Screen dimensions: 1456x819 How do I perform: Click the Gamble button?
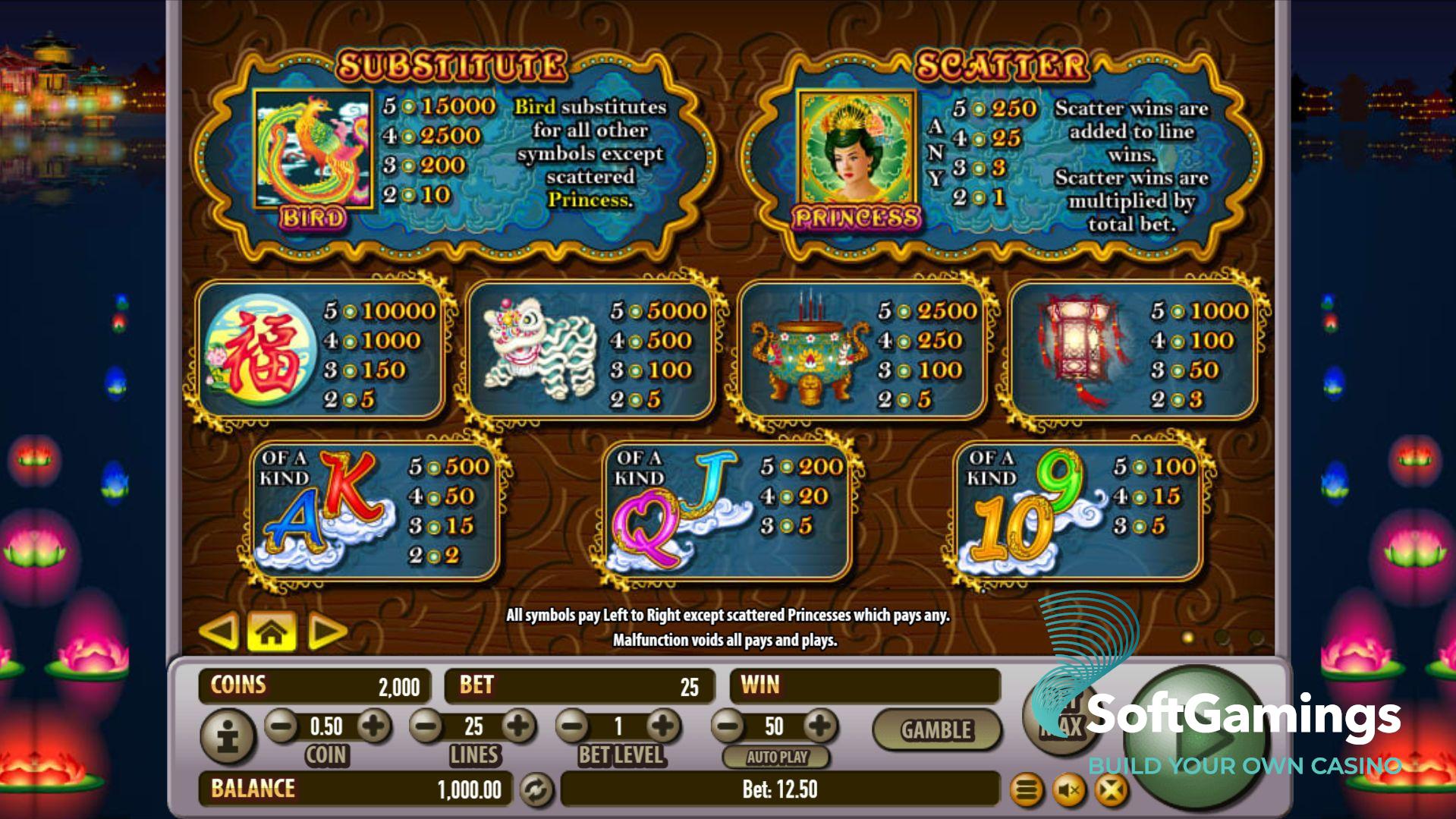pyautogui.click(x=936, y=729)
